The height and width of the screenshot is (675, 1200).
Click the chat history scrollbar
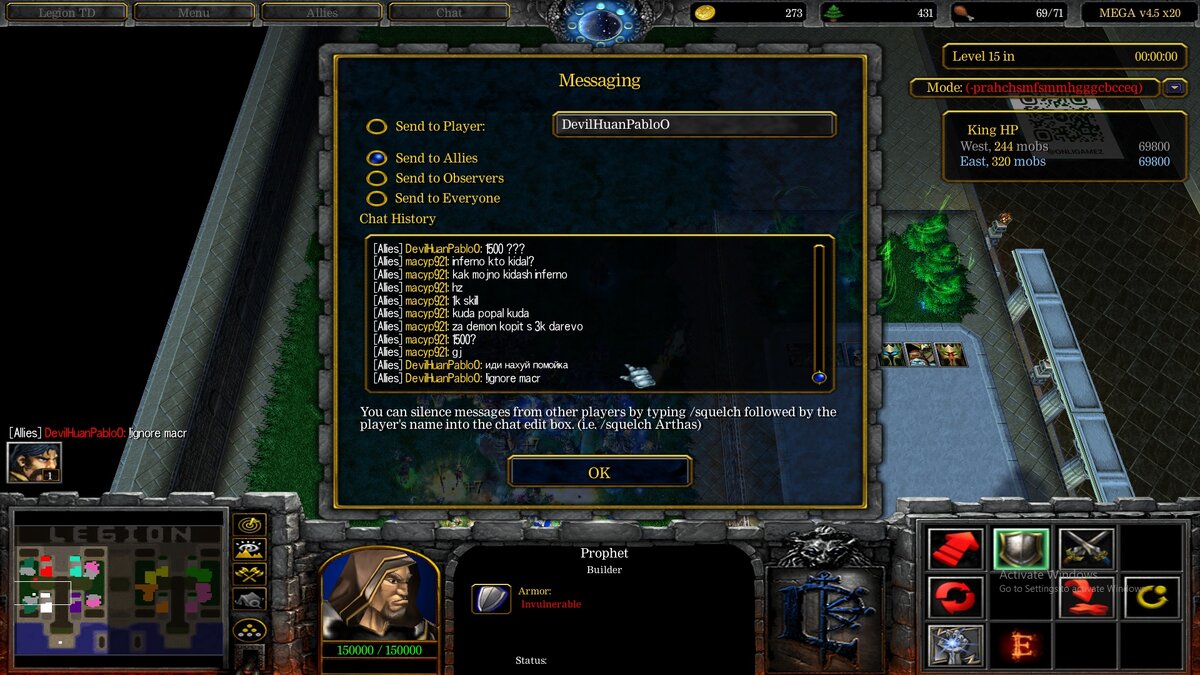point(819,310)
